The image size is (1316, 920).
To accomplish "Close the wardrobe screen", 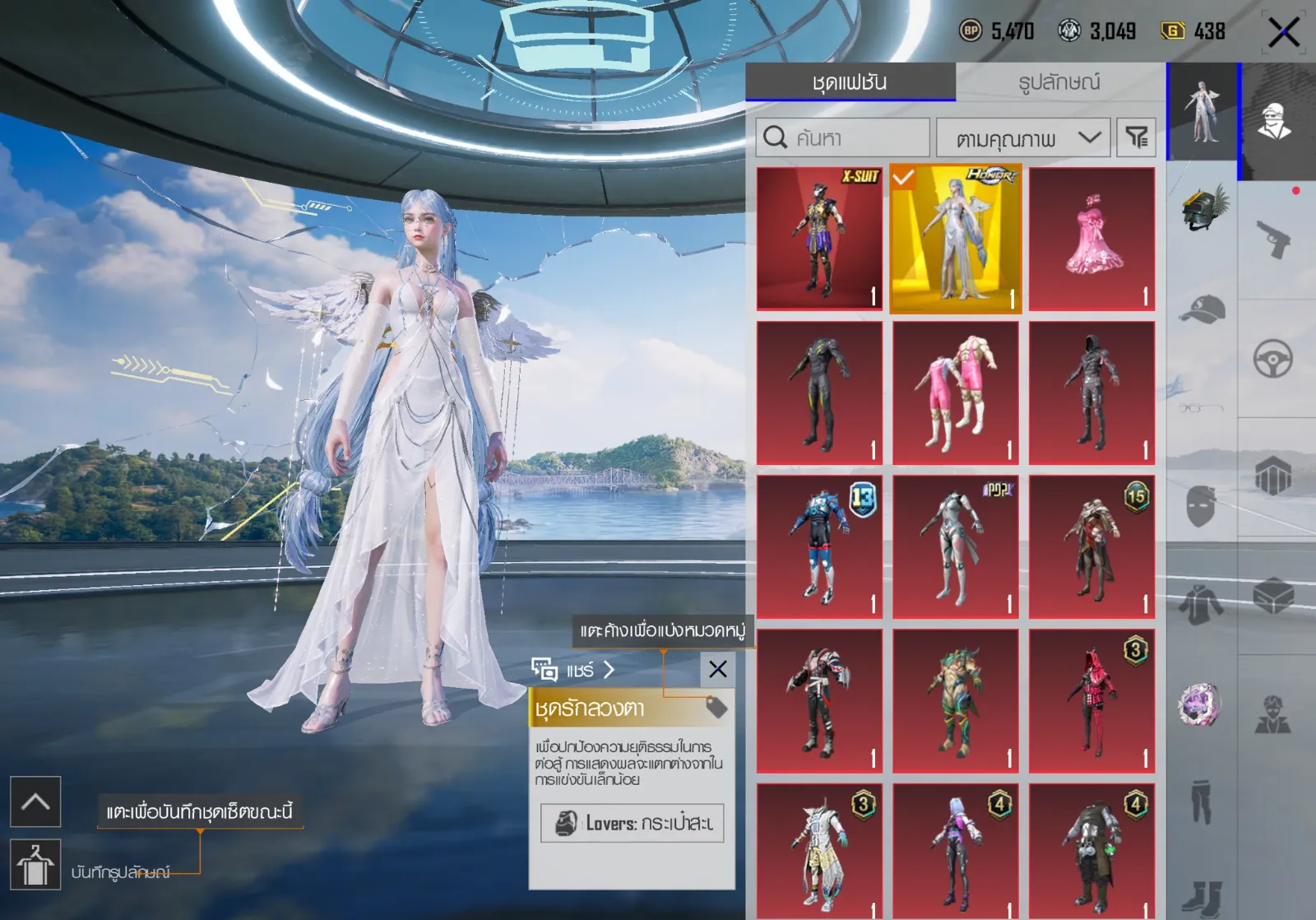I will [x=1283, y=34].
